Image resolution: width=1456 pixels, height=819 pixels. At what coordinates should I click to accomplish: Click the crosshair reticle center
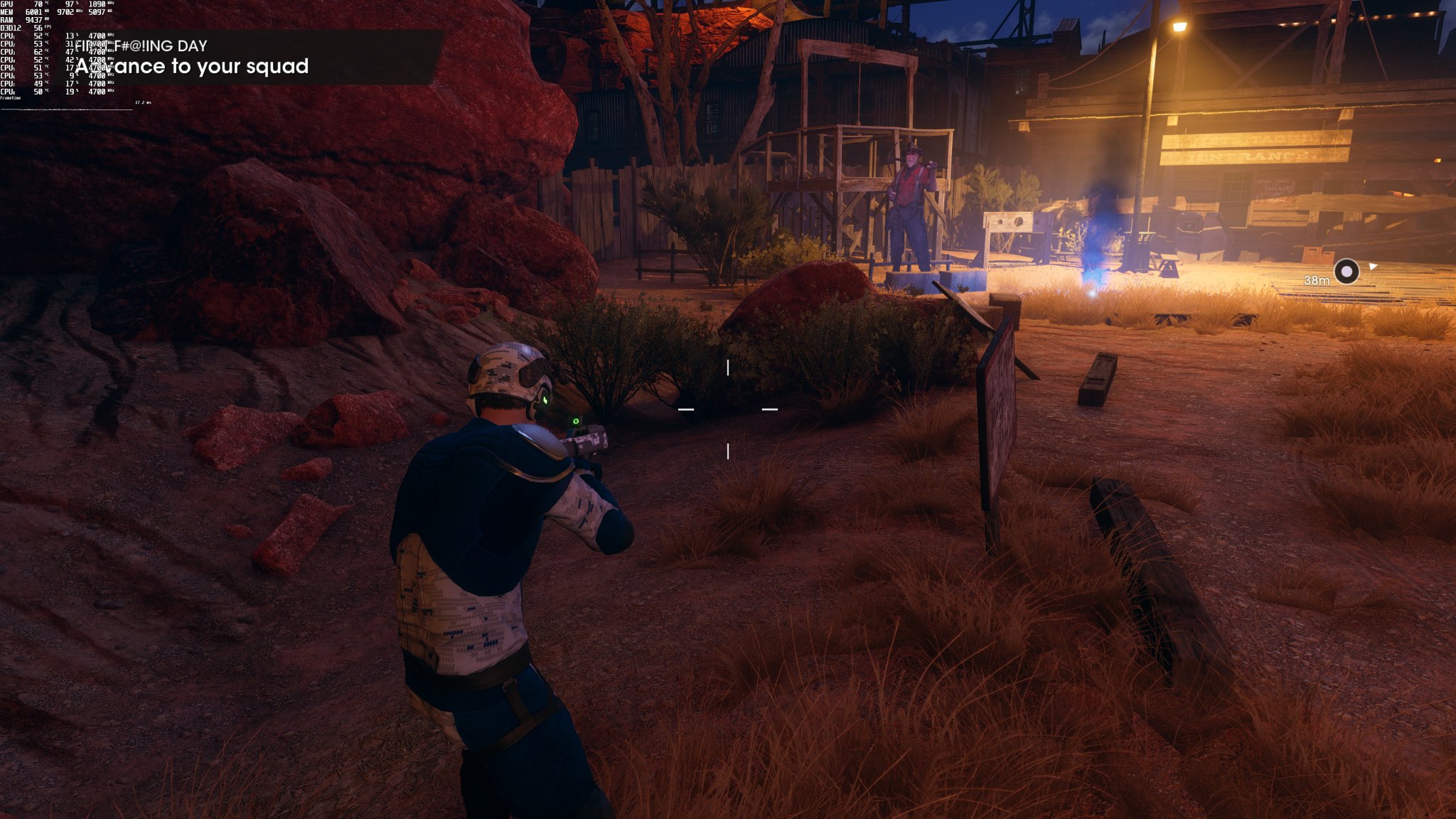(728, 409)
